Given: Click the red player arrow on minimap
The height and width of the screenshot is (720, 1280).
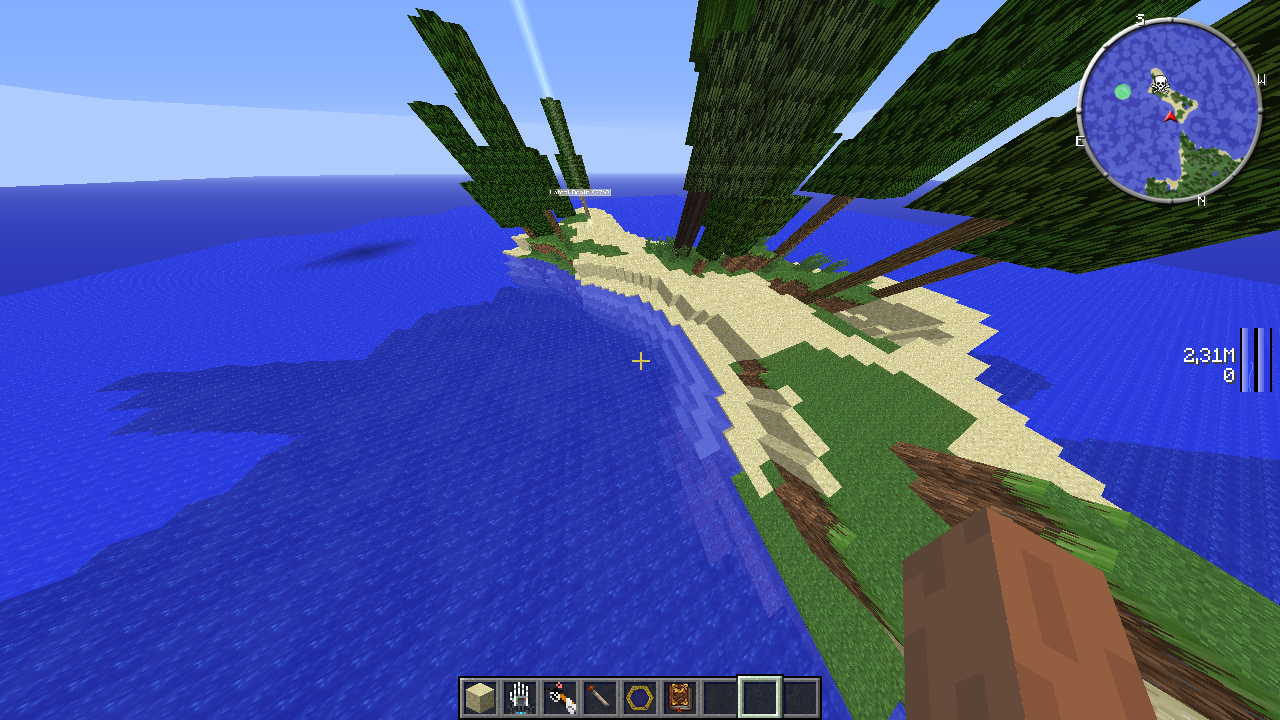Looking at the screenshot, I should pos(1170,117).
